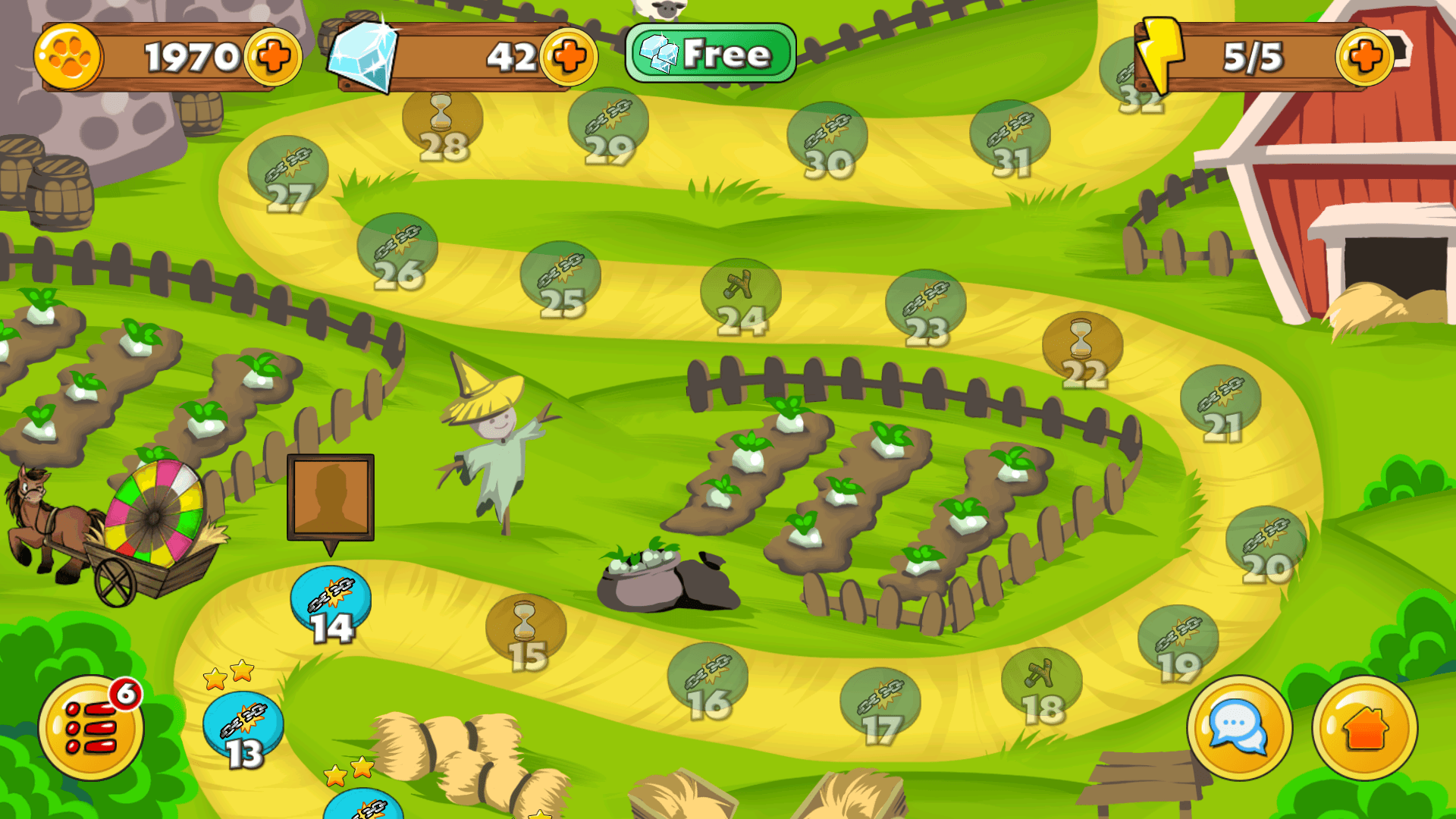
Task: Open the coin purchase with the orange plus
Action: click(x=273, y=55)
